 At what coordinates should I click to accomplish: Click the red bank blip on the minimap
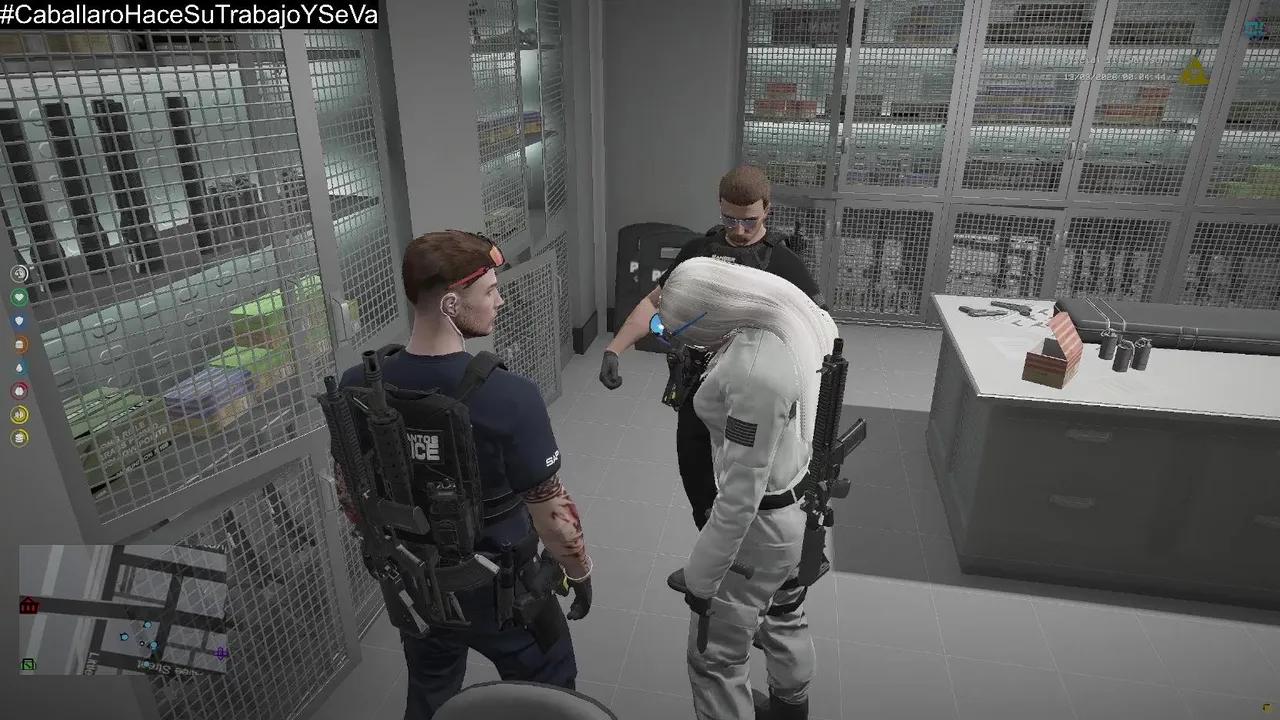[x=28, y=605]
